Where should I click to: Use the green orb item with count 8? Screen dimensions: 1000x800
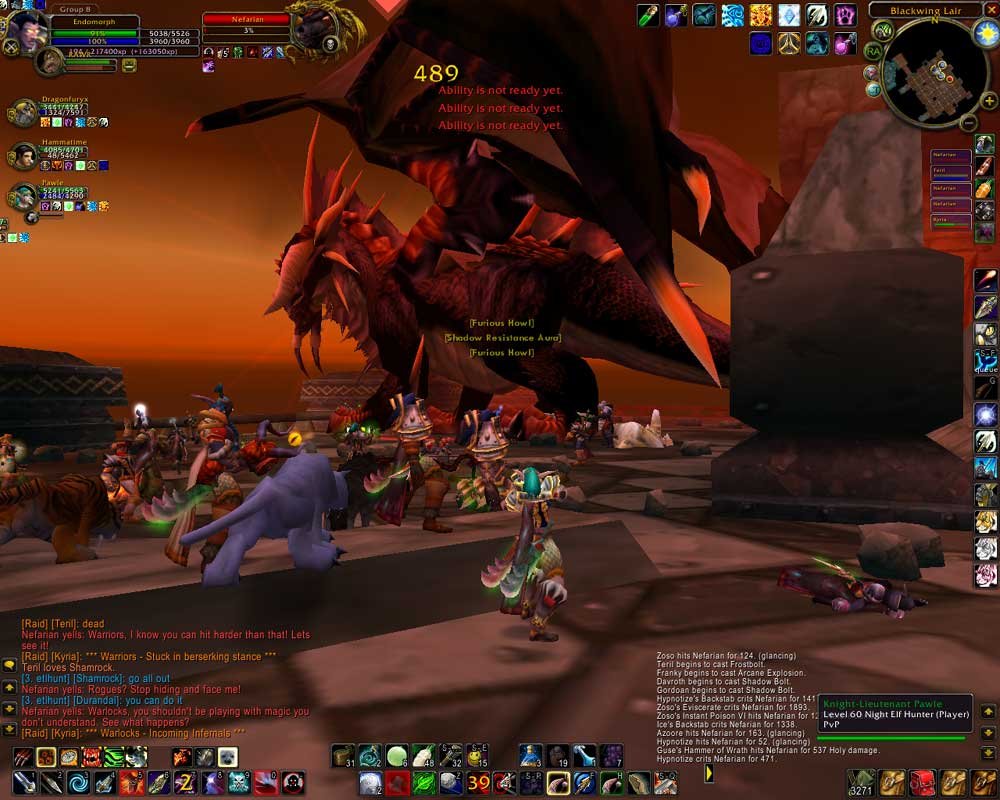397,756
